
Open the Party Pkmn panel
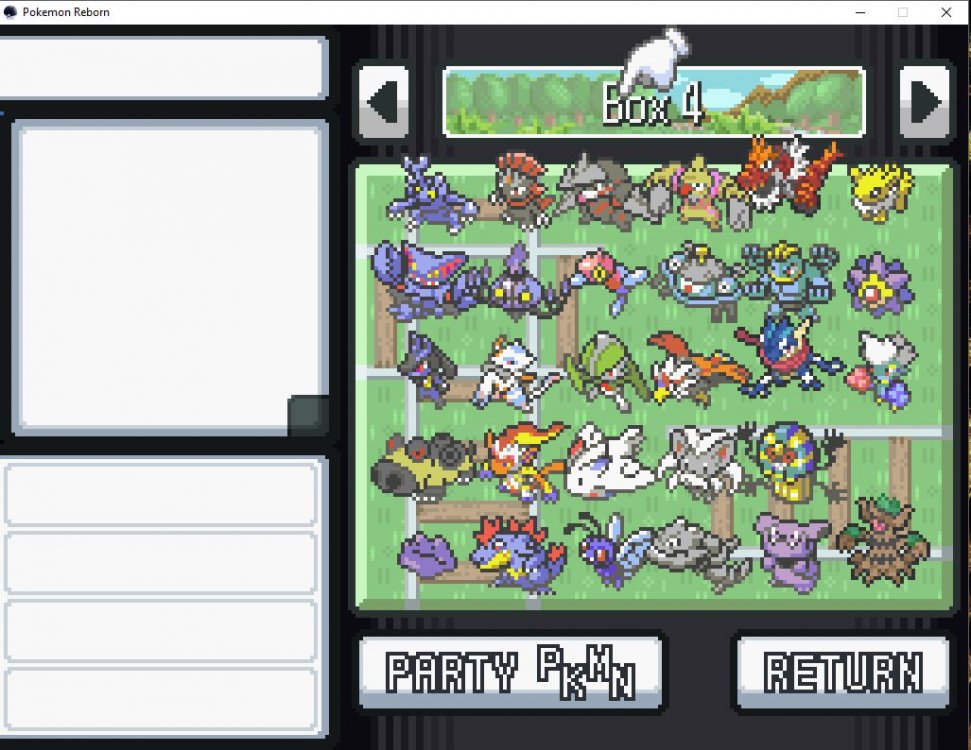tap(510, 672)
